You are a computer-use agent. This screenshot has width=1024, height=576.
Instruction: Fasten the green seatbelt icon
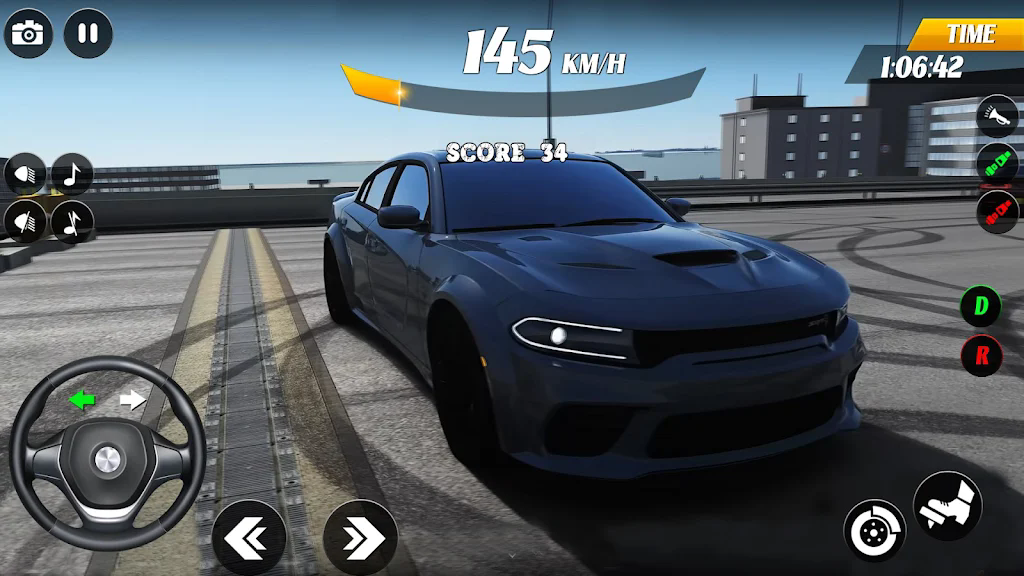click(997, 163)
